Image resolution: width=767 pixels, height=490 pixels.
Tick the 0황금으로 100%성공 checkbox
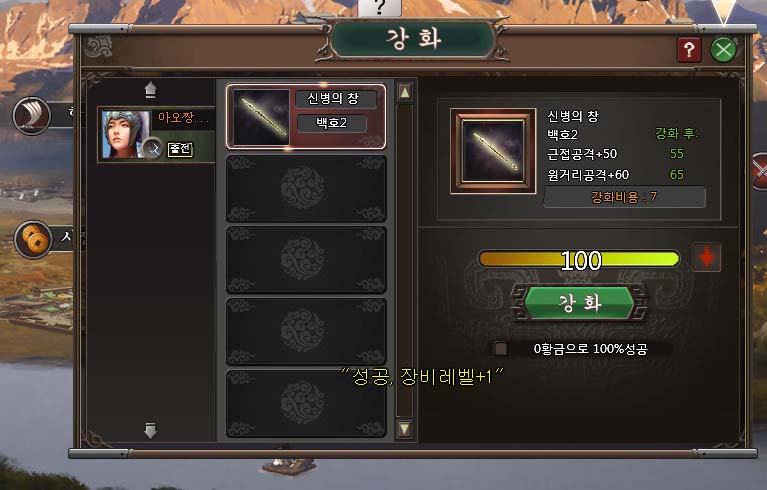click(x=501, y=348)
